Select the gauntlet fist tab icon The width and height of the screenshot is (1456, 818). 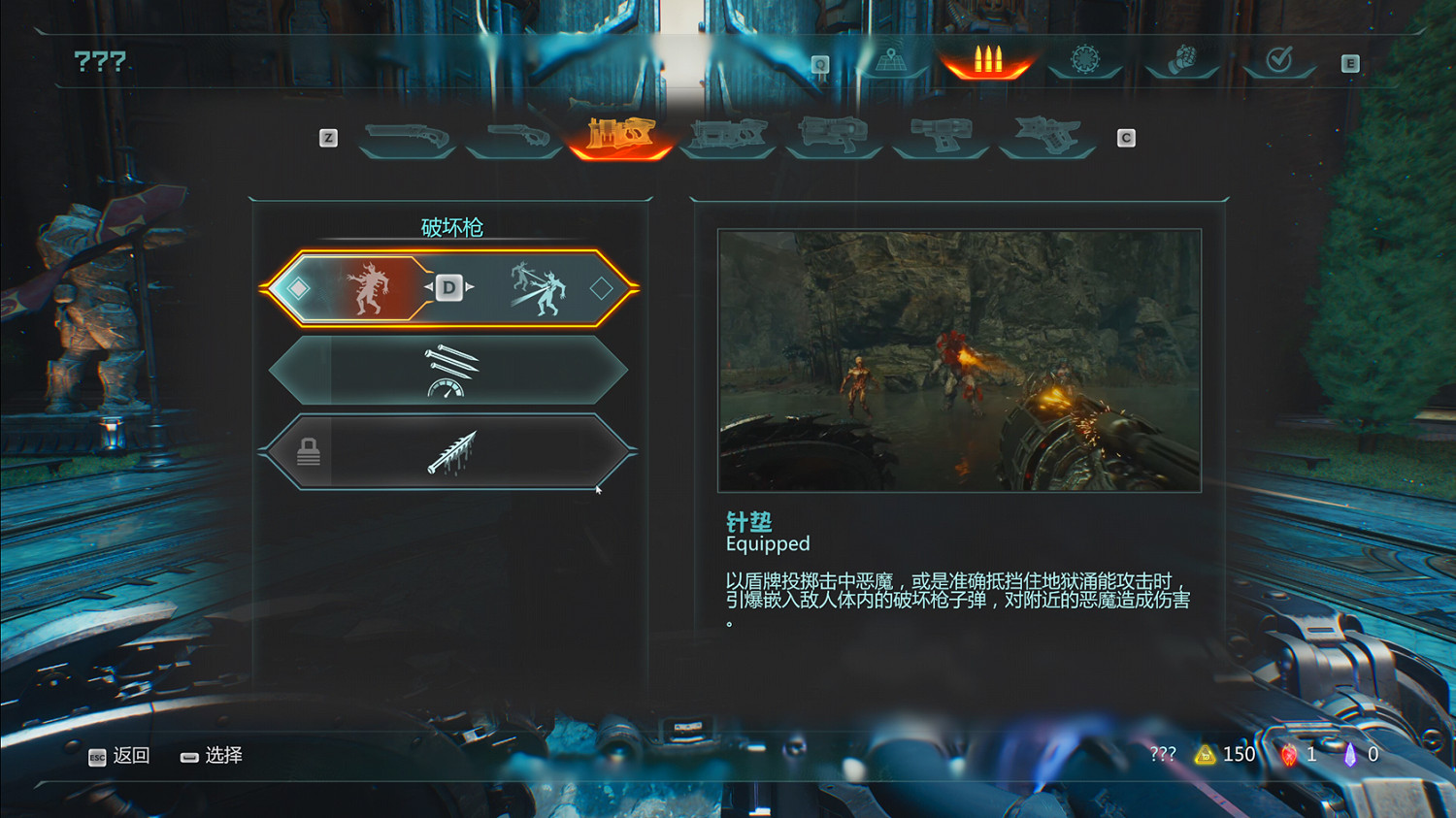coord(1181,59)
